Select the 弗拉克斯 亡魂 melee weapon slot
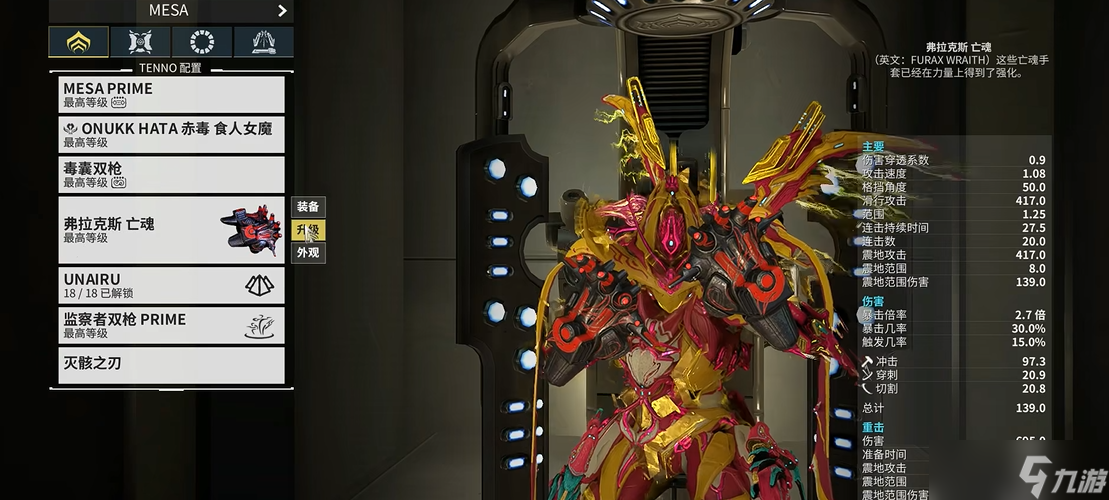Image resolution: width=1109 pixels, height=500 pixels. tap(171, 230)
